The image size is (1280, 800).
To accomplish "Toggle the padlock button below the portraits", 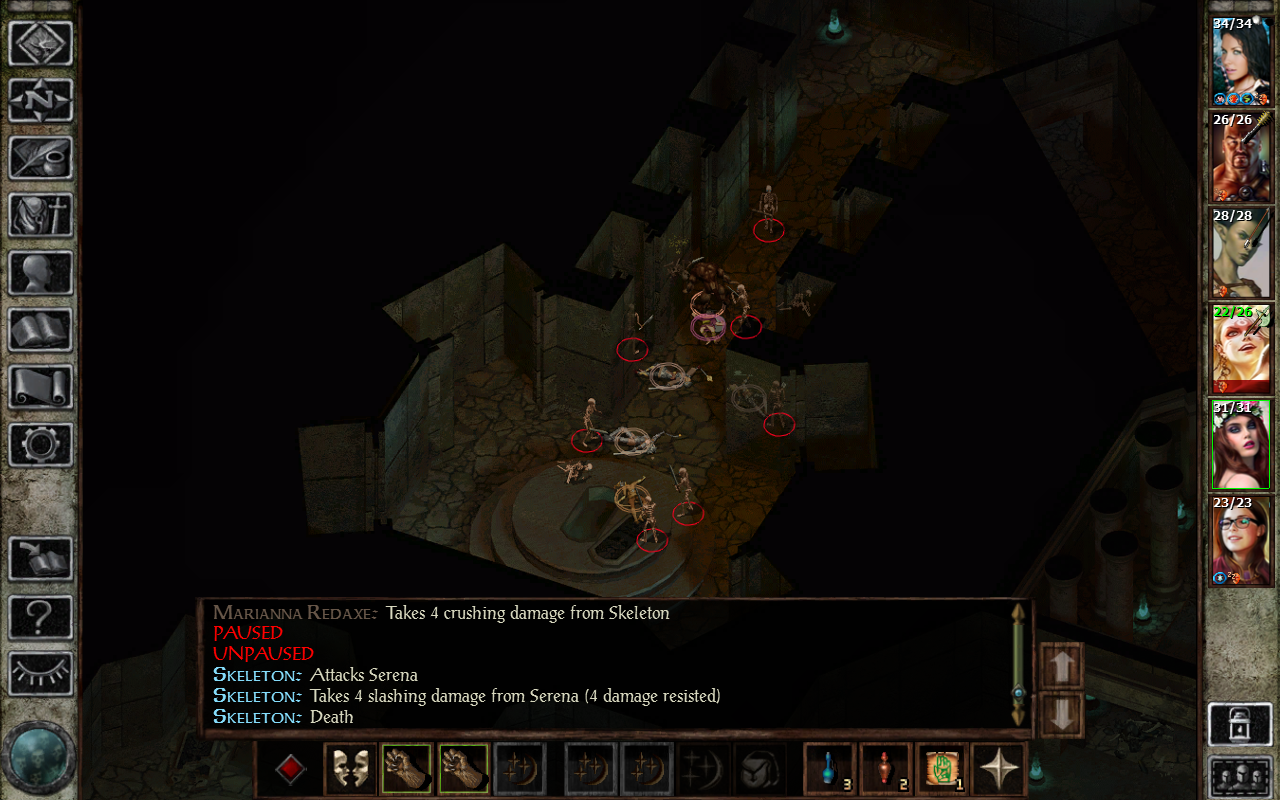I will 1240,724.
